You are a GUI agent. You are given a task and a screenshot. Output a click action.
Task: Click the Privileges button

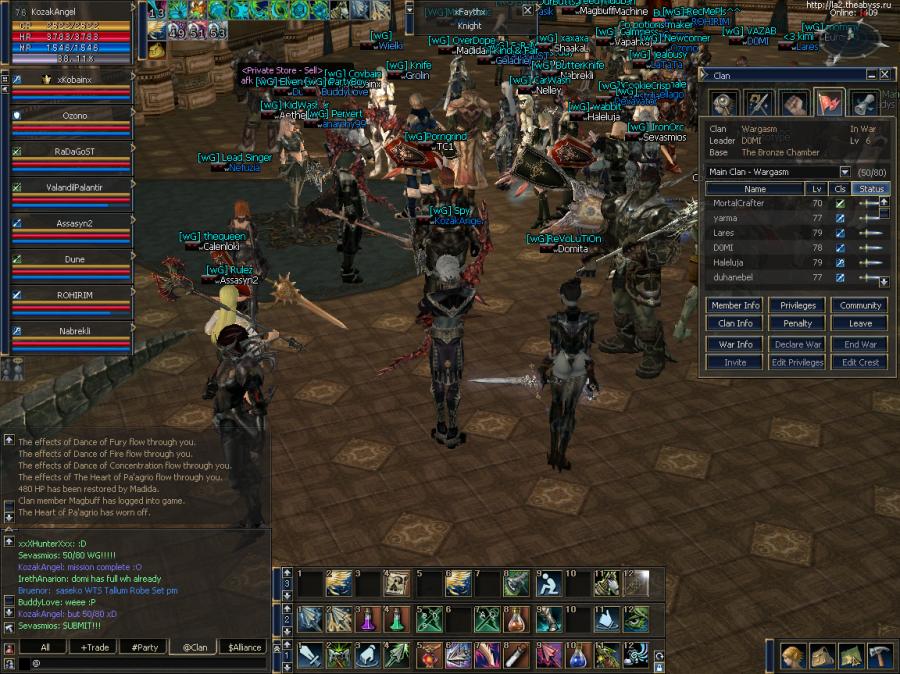pyautogui.click(x=797, y=305)
